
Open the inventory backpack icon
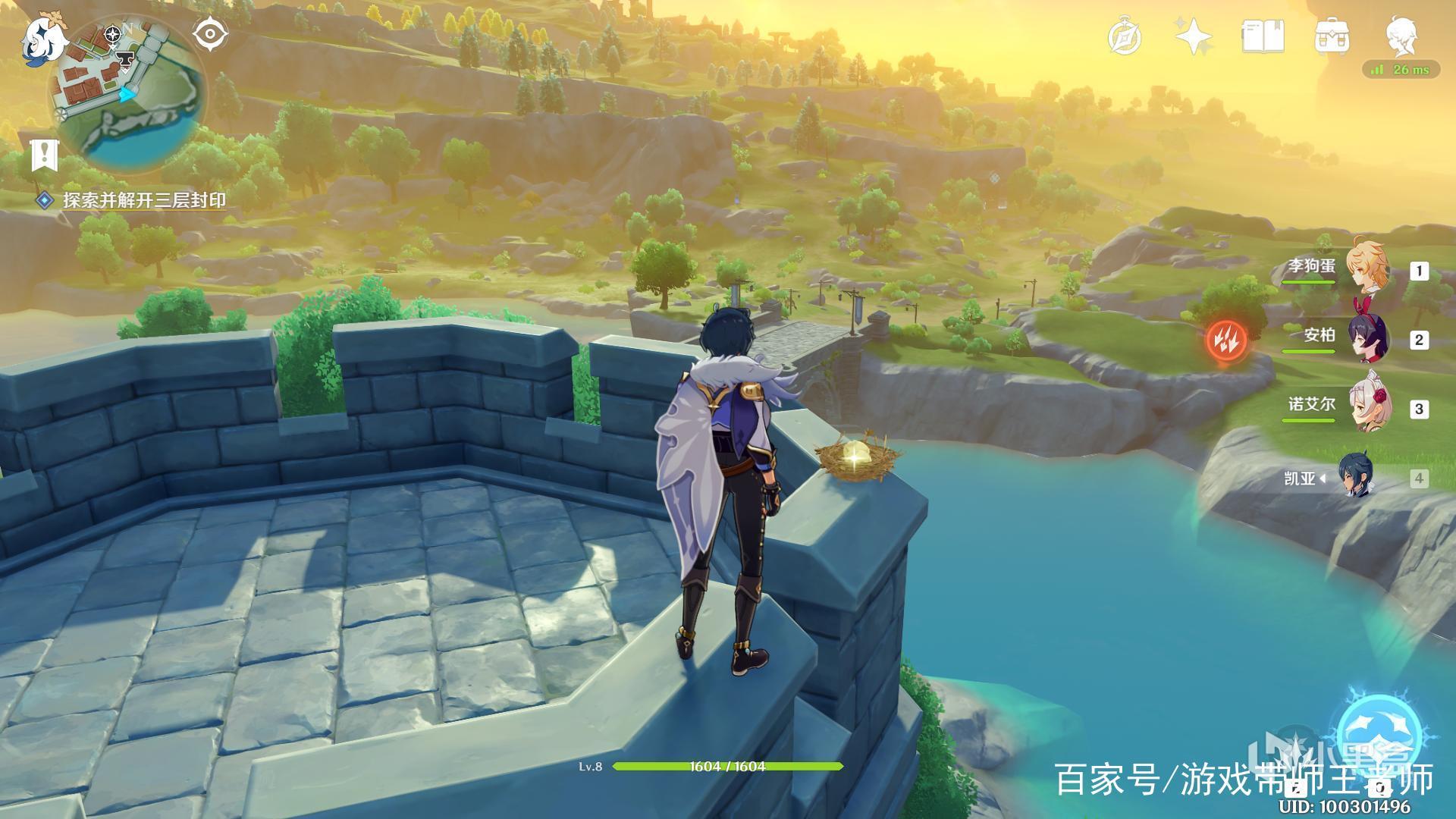coord(1332,36)
